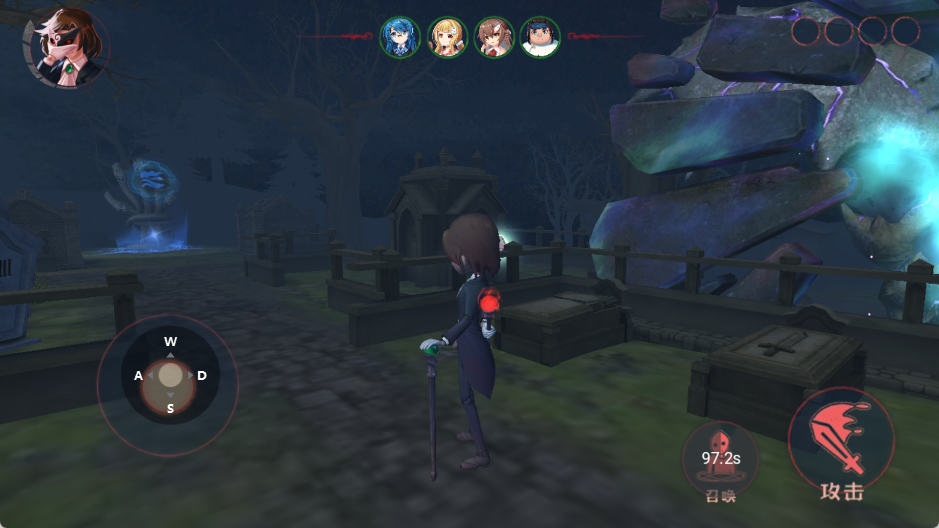Click the S direction on the joystick
This screenshot has height=528, width=939.
pos(170,408)
